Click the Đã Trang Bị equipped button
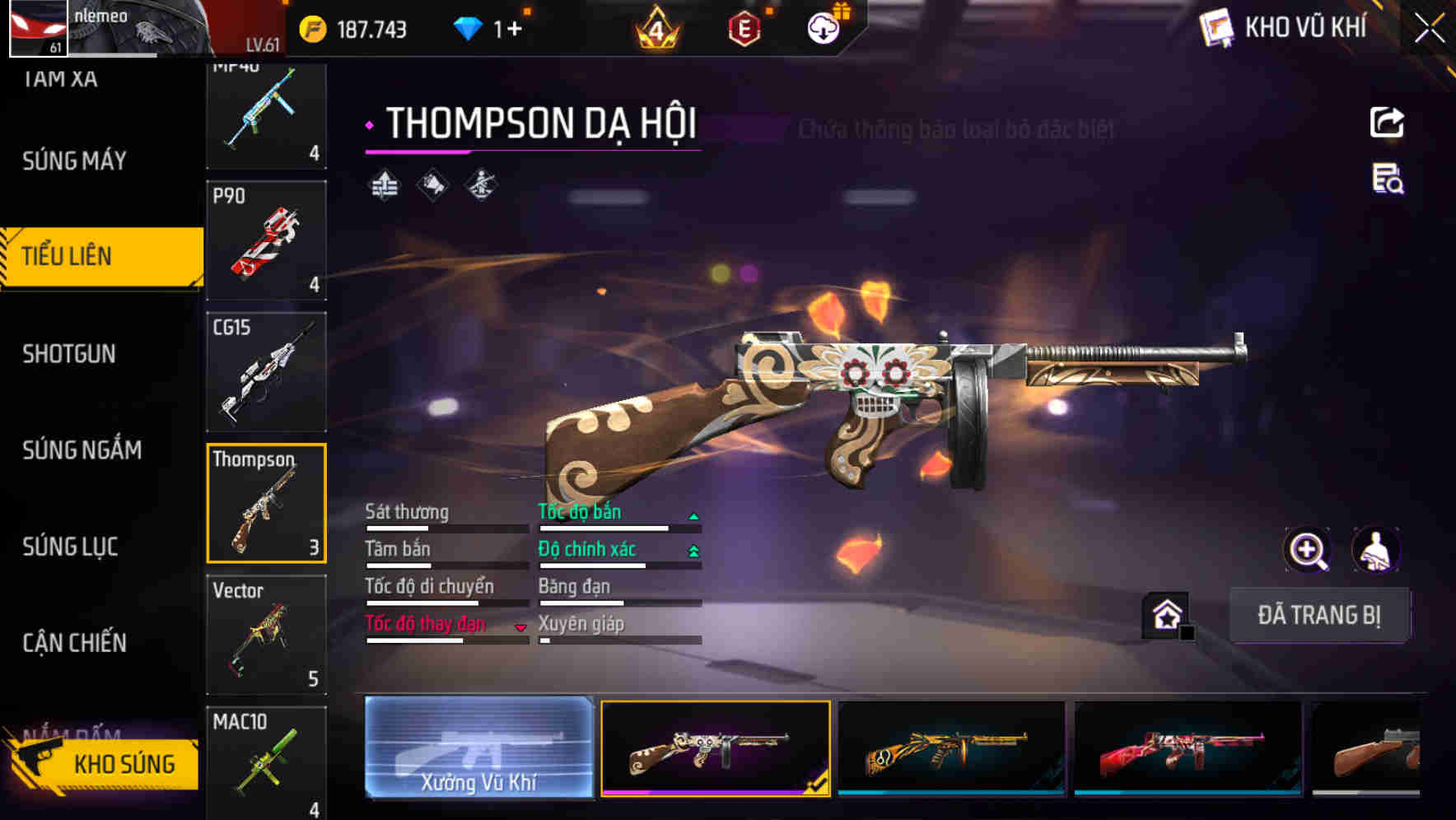This screenshot has height=820, width=1456. [x=1318, y=615]
